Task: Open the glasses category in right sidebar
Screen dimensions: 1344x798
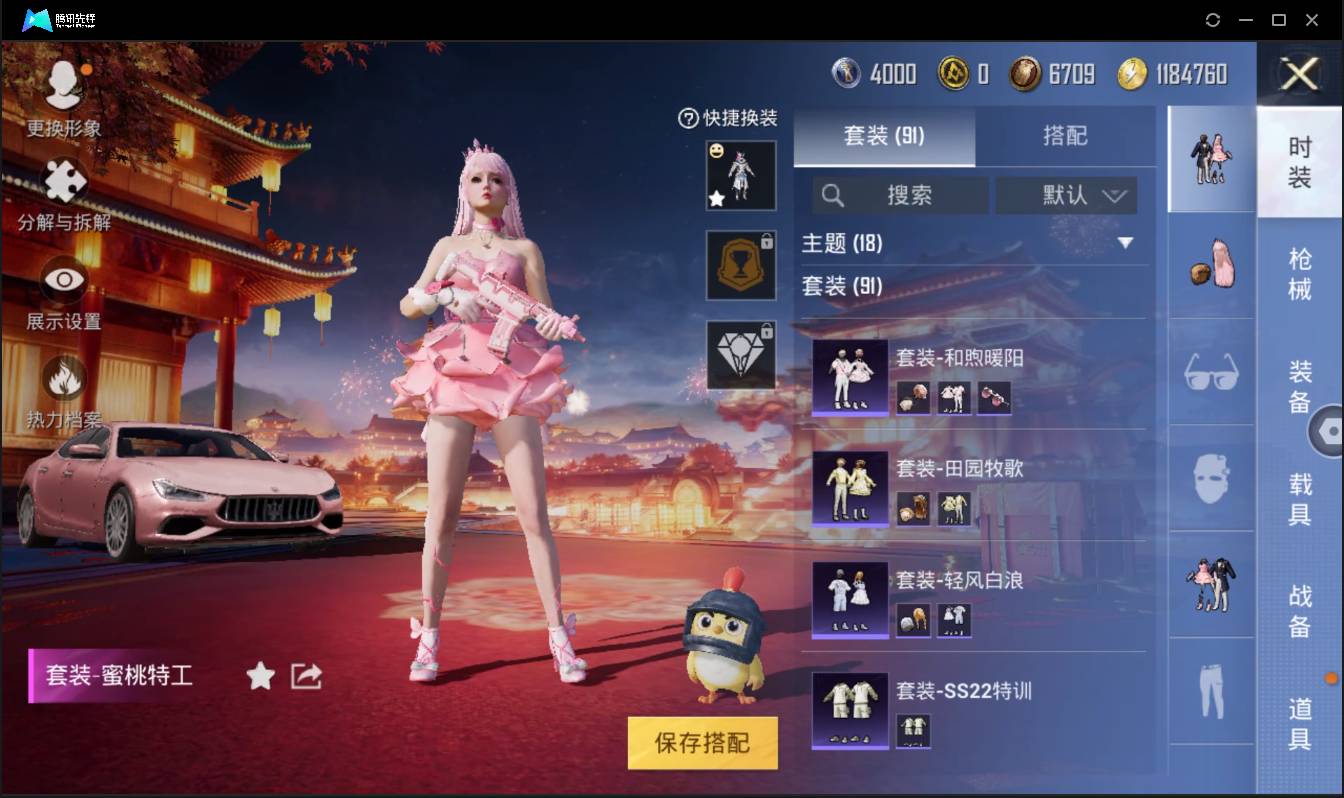Action: (1210, 372)
